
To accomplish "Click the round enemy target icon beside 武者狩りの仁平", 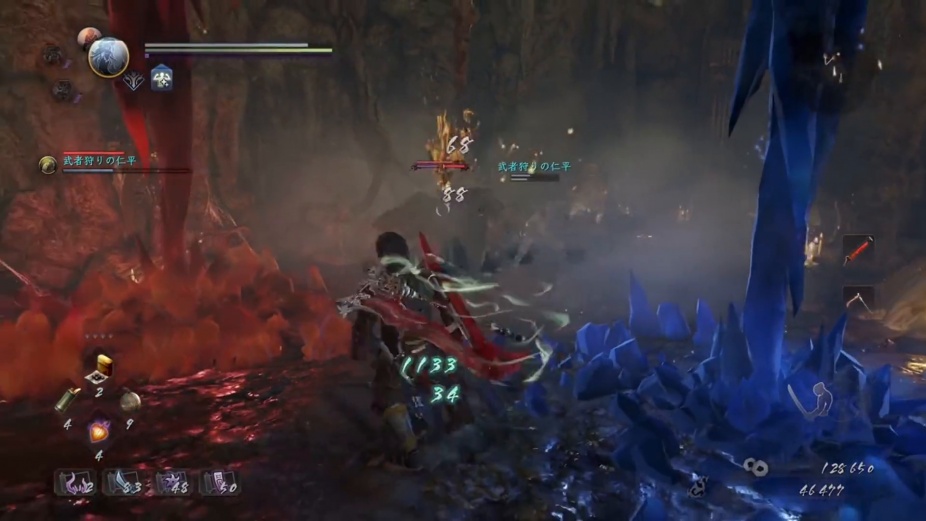I will pos(47,164).
